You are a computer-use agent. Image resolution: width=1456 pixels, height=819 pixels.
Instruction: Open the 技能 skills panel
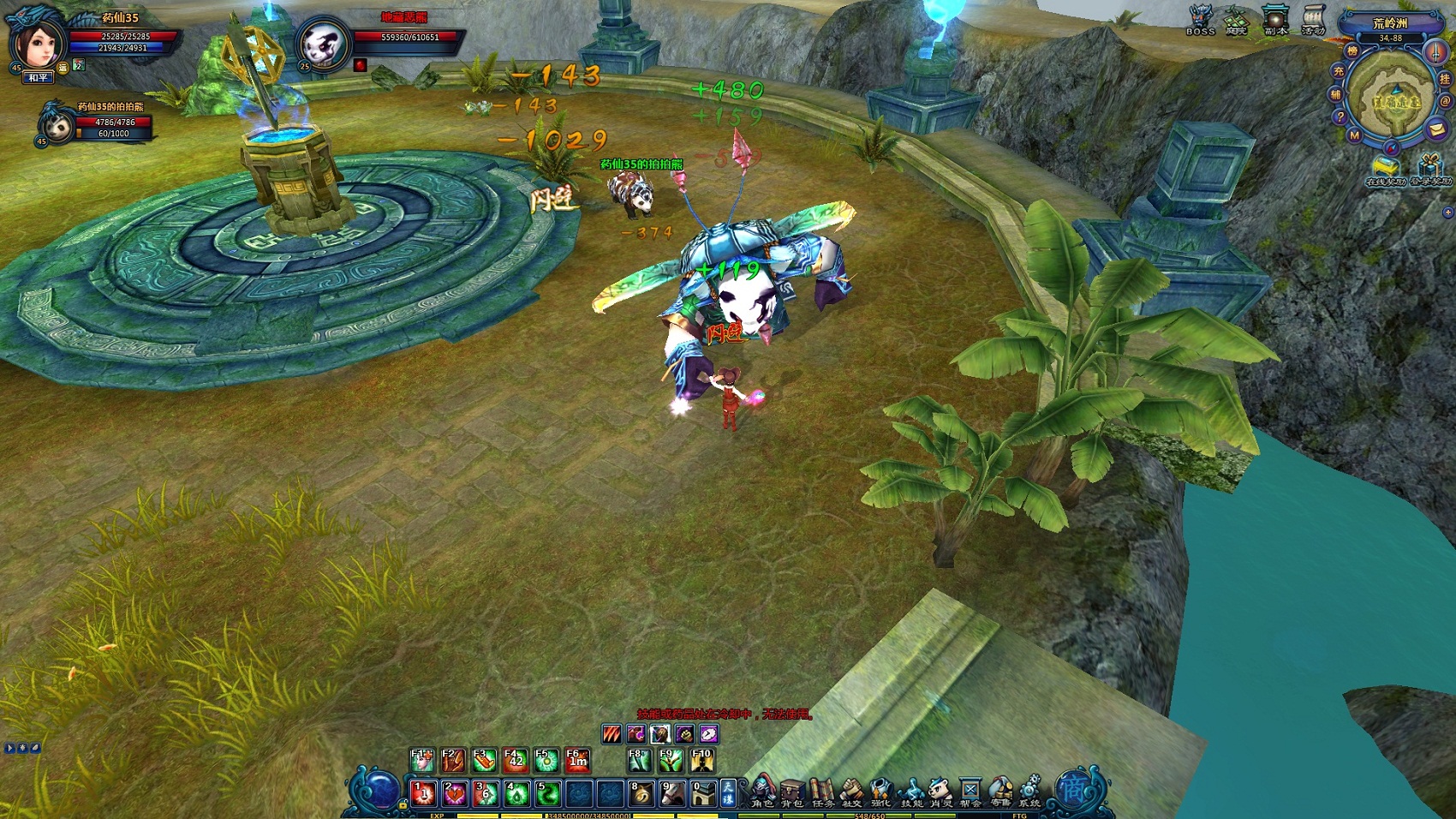click(x=911, y=792)
